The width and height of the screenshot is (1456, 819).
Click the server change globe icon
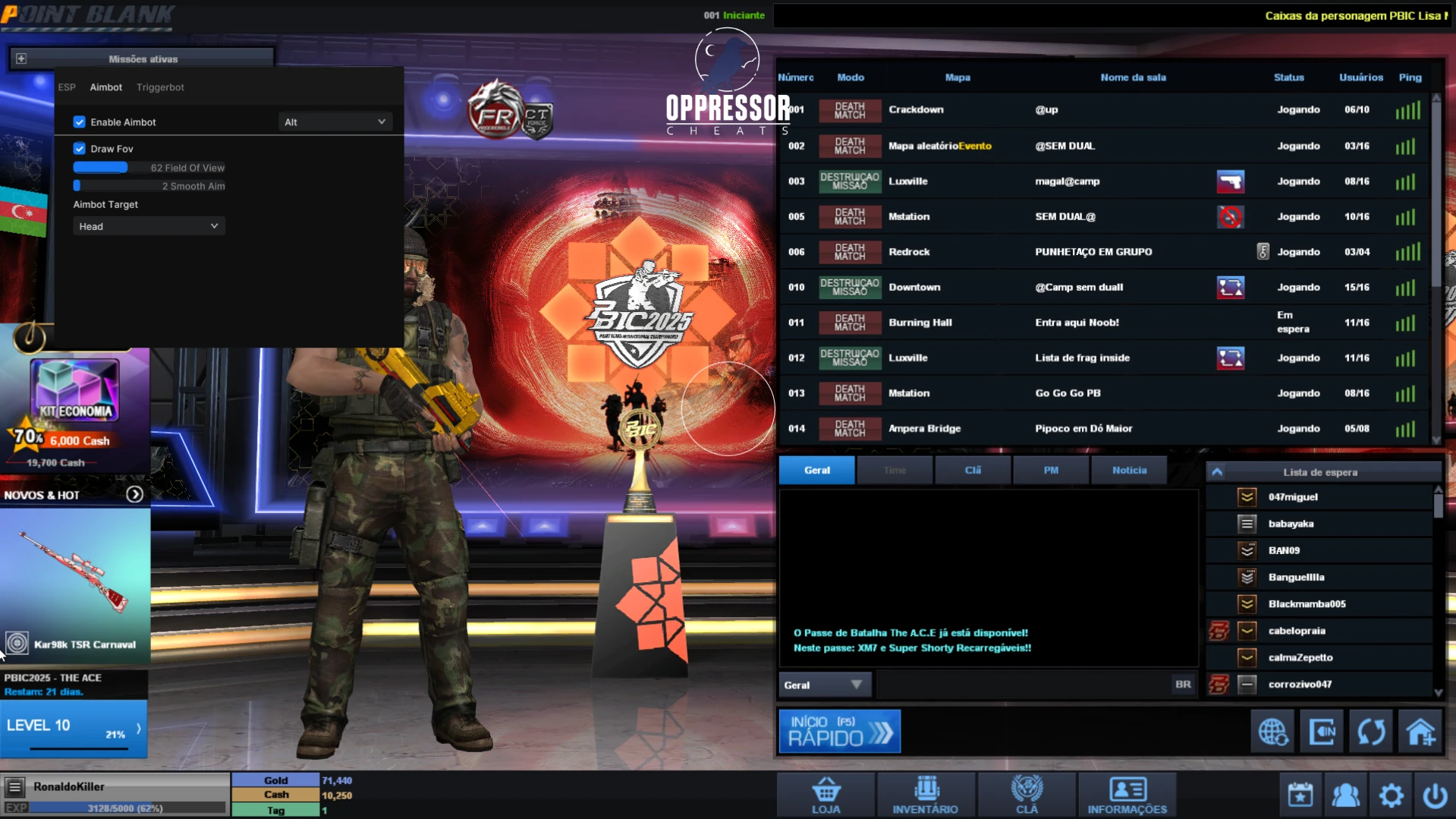click(1272, 730)
